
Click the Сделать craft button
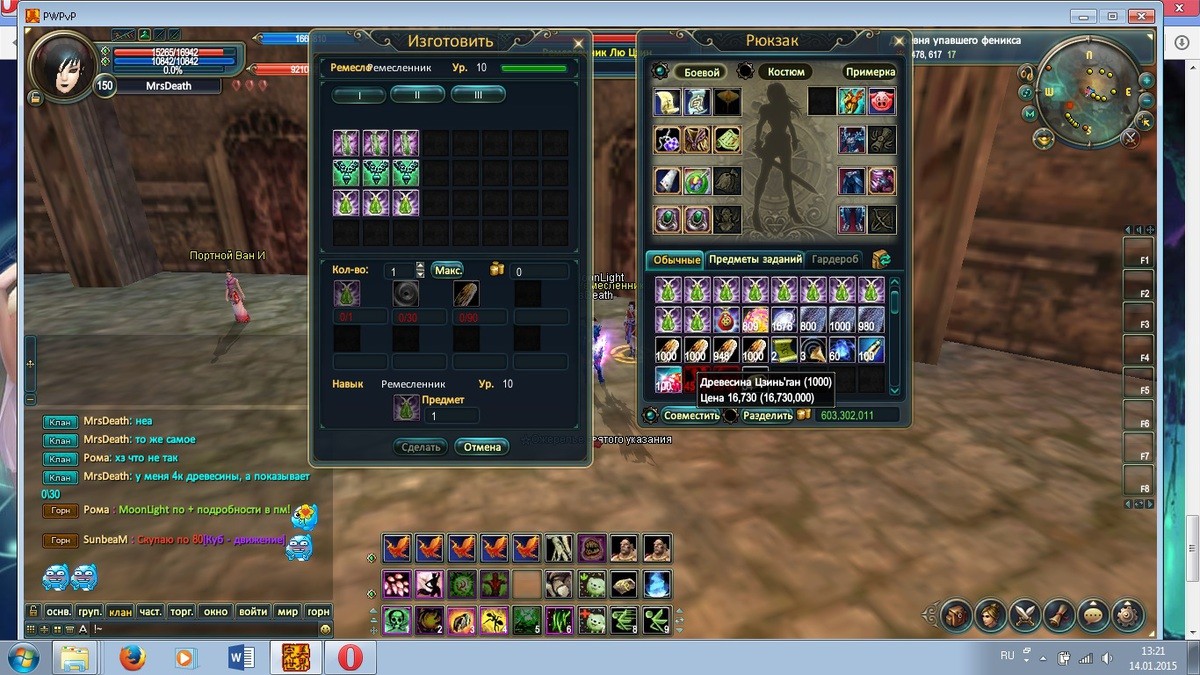421,447
